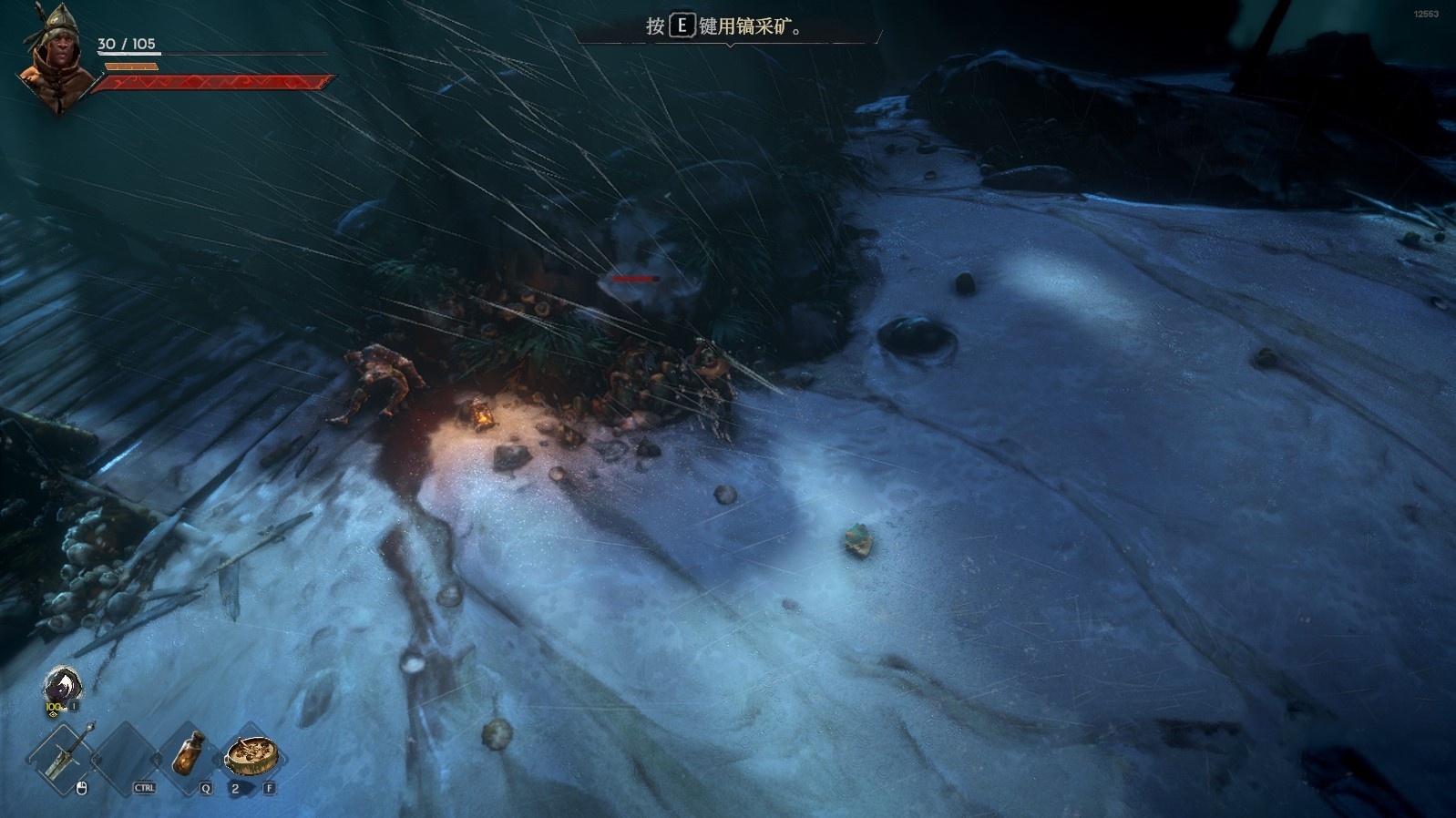Use the brown potion bottle slot
The height and width of the screenshot is (818, 1456).
[x=190, y=753]
